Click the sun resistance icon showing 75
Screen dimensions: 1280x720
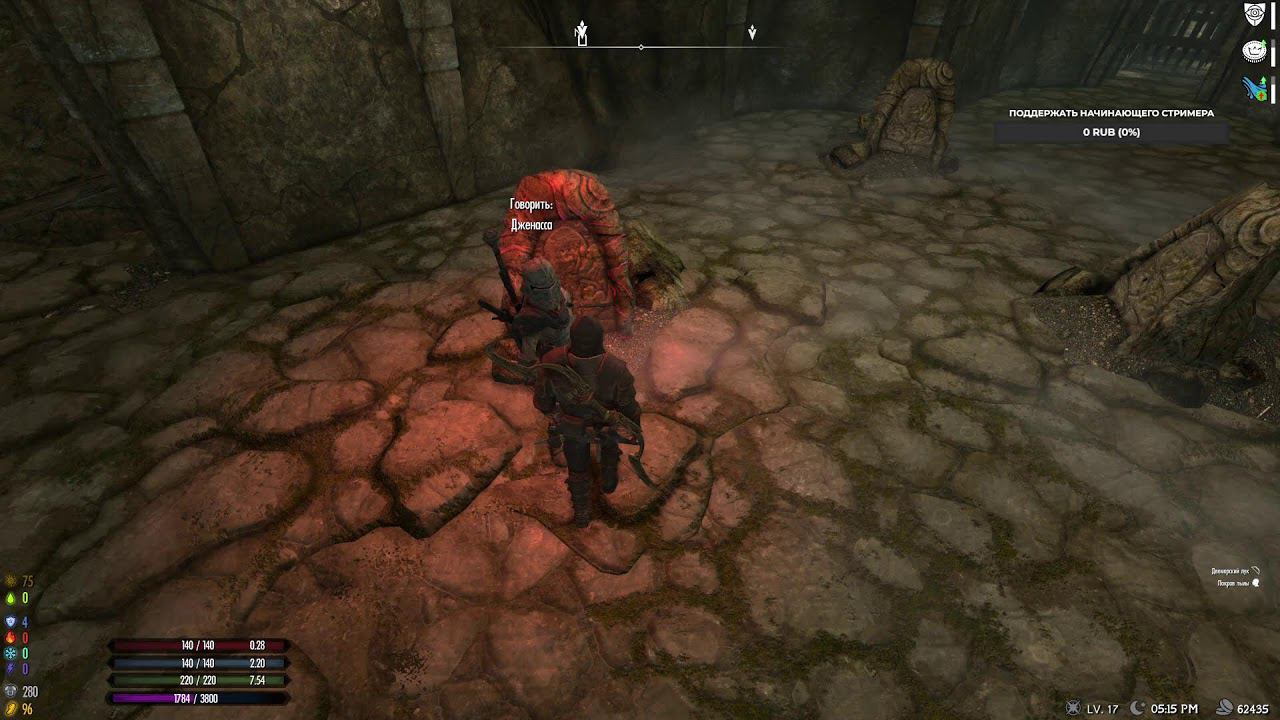pos(10,578)
